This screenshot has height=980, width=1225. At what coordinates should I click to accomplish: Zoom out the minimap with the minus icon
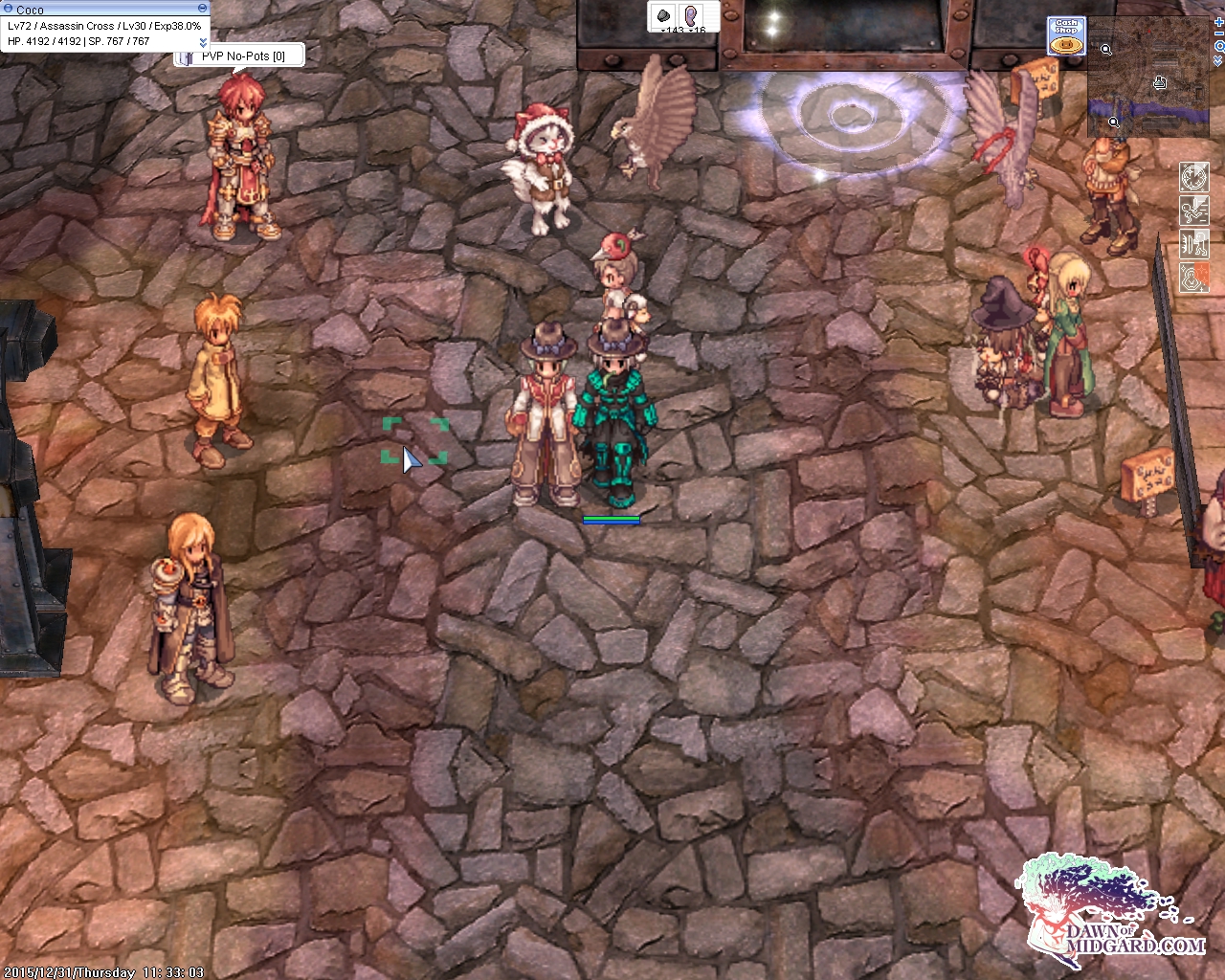click(1218, 32)
